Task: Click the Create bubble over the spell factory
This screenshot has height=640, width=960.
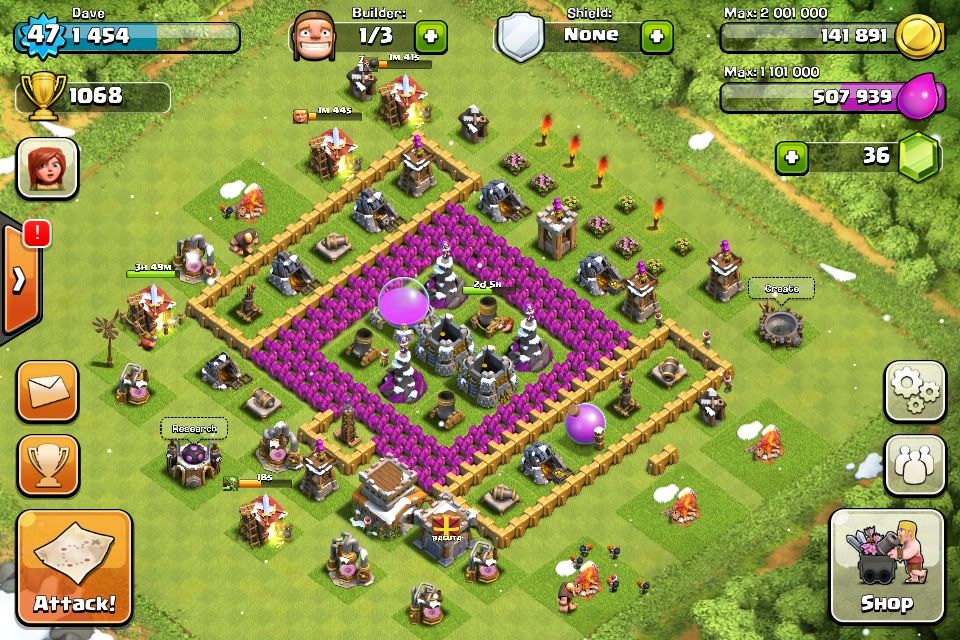Action: point(781,289)
